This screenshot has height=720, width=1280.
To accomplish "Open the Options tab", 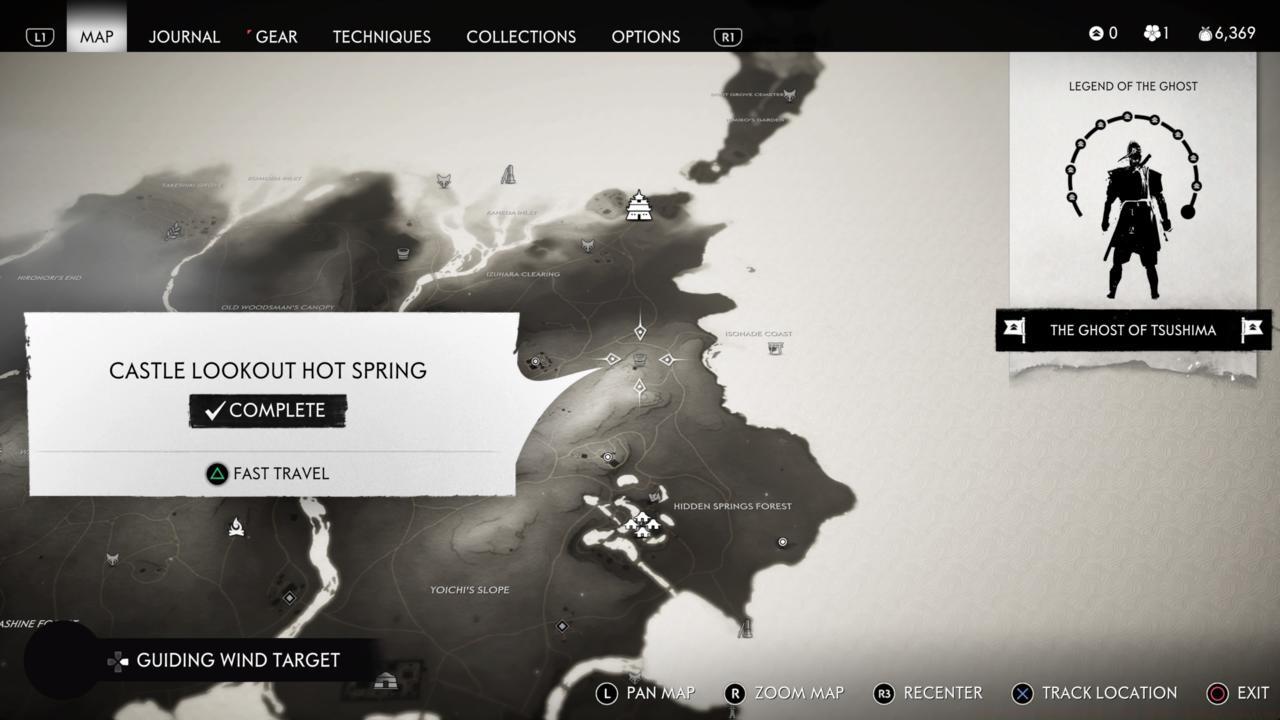I will (645, 37).
